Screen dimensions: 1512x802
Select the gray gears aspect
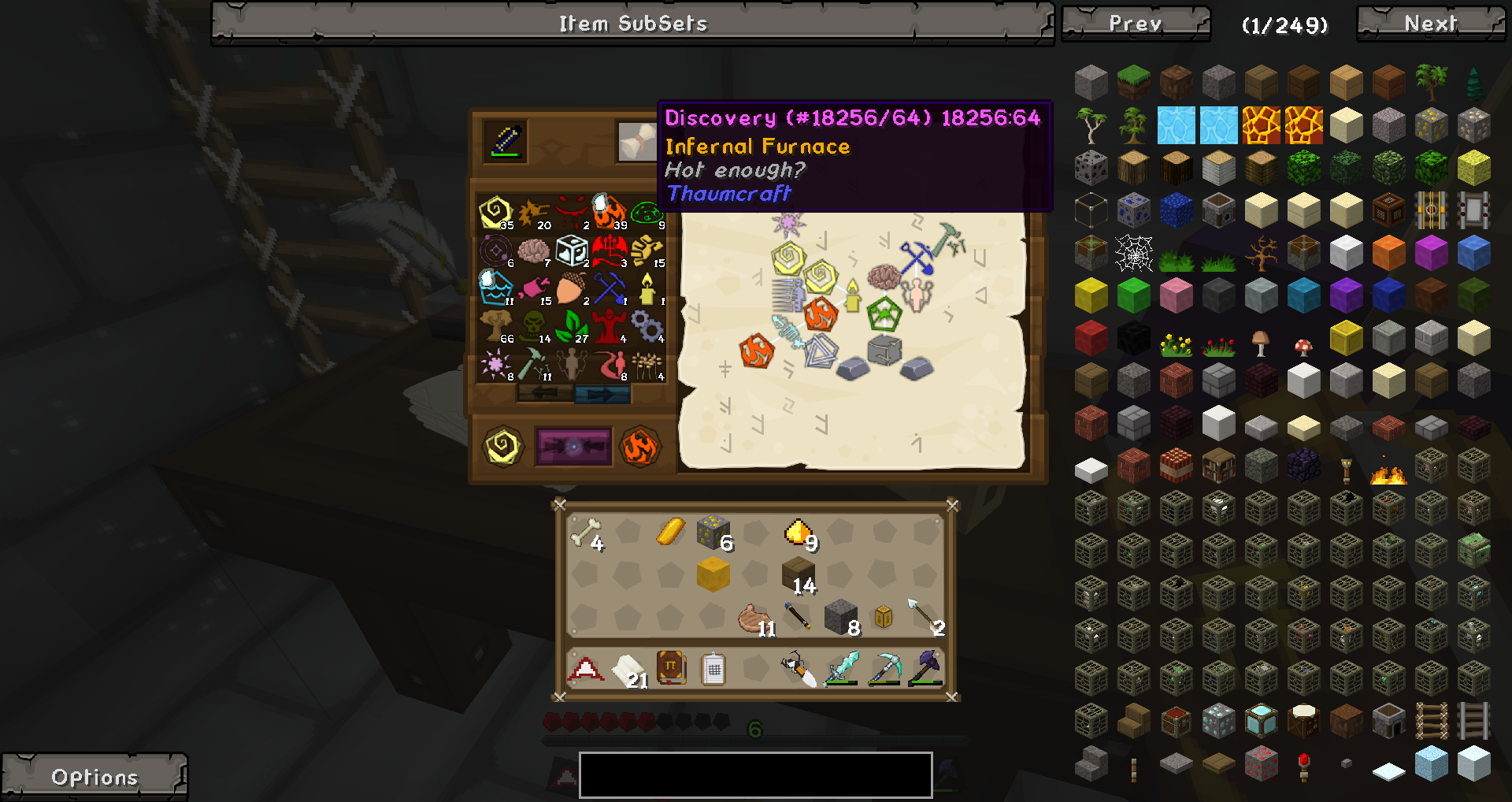[x=647, y=325]
